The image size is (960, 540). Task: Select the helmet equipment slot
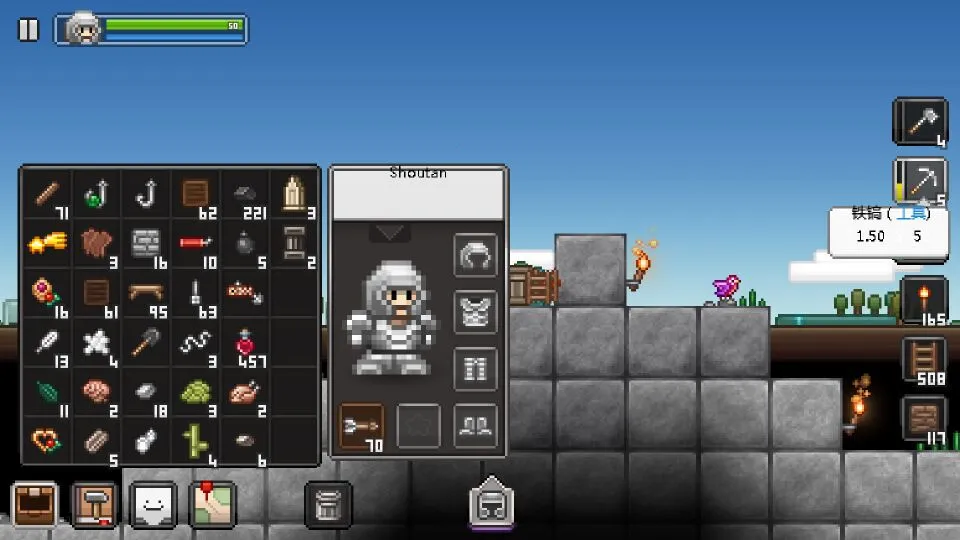tap(476, 256)
